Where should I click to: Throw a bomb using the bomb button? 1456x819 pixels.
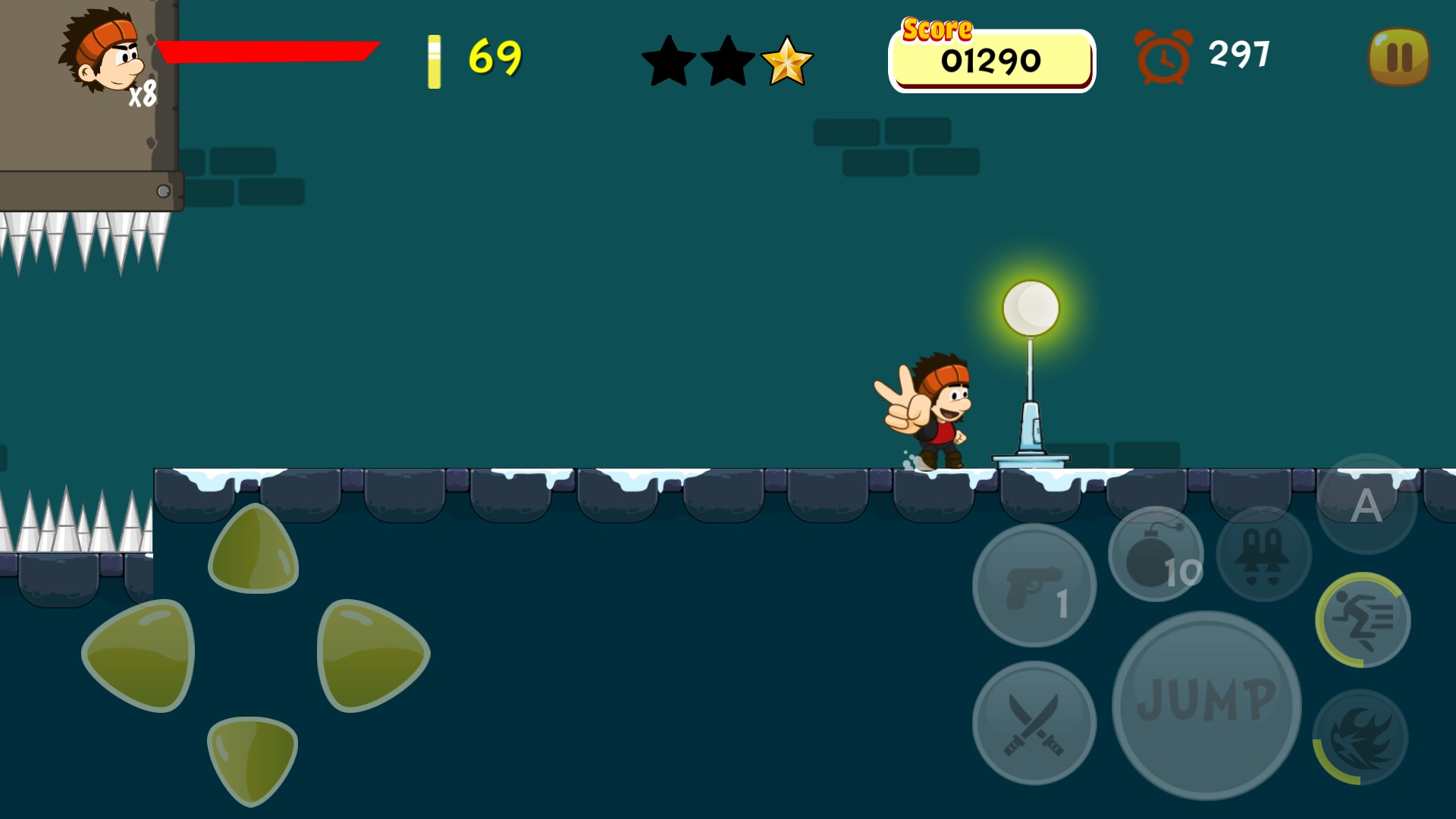click(1156, 554)
